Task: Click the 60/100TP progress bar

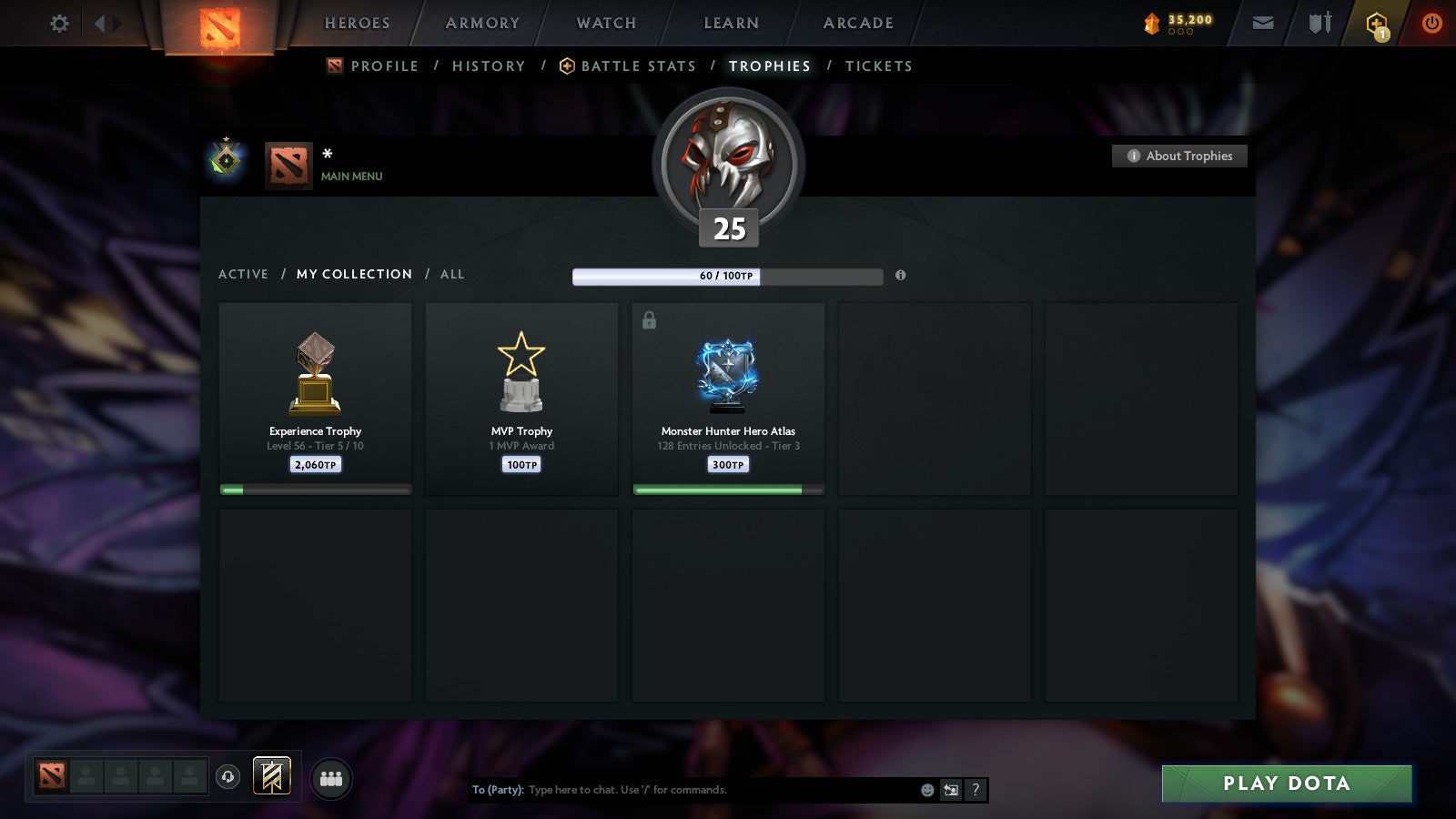Action: pos(727,276)
